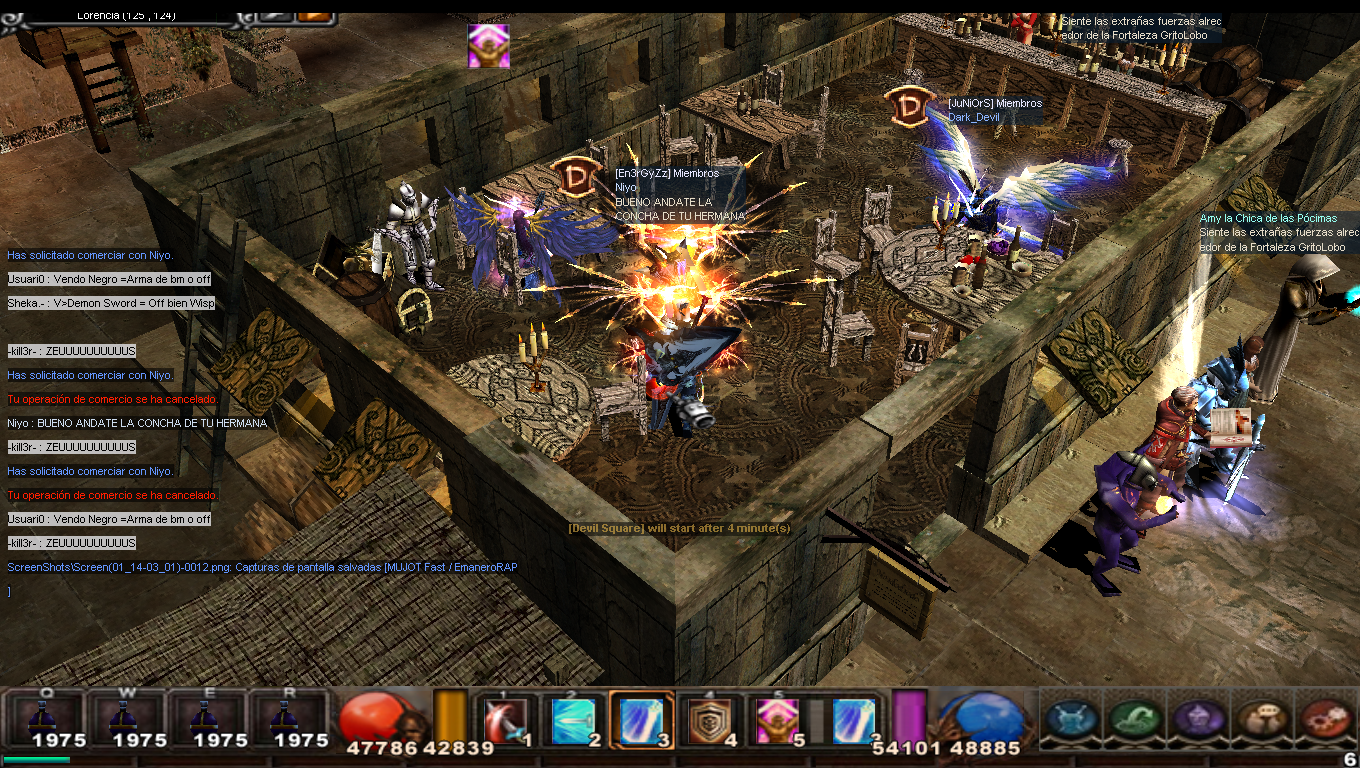Use the potion in slot R
Image resolution: width=1360 pixels, height=768 pixels.
pyautogui.click(x=288, y=716)
